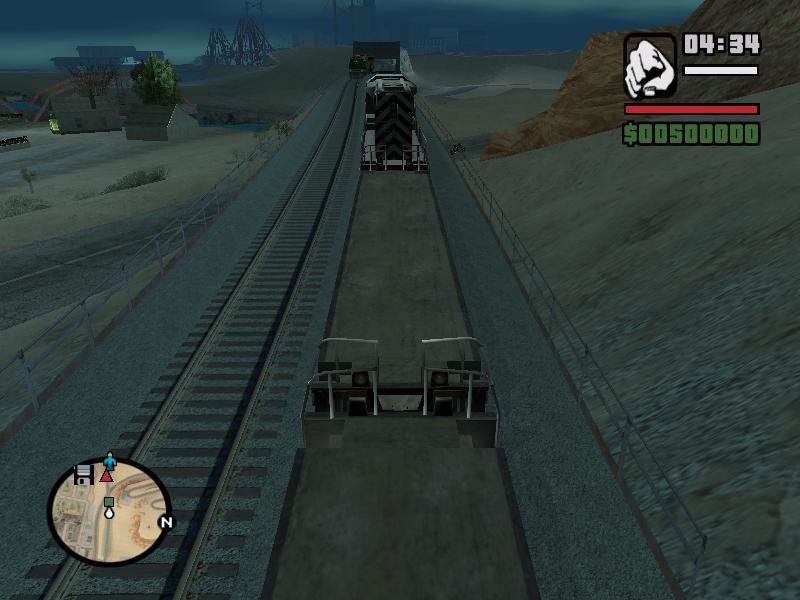Click the N north compass marker
Viewport: 800px width, 600px height.
coord(166,522)
